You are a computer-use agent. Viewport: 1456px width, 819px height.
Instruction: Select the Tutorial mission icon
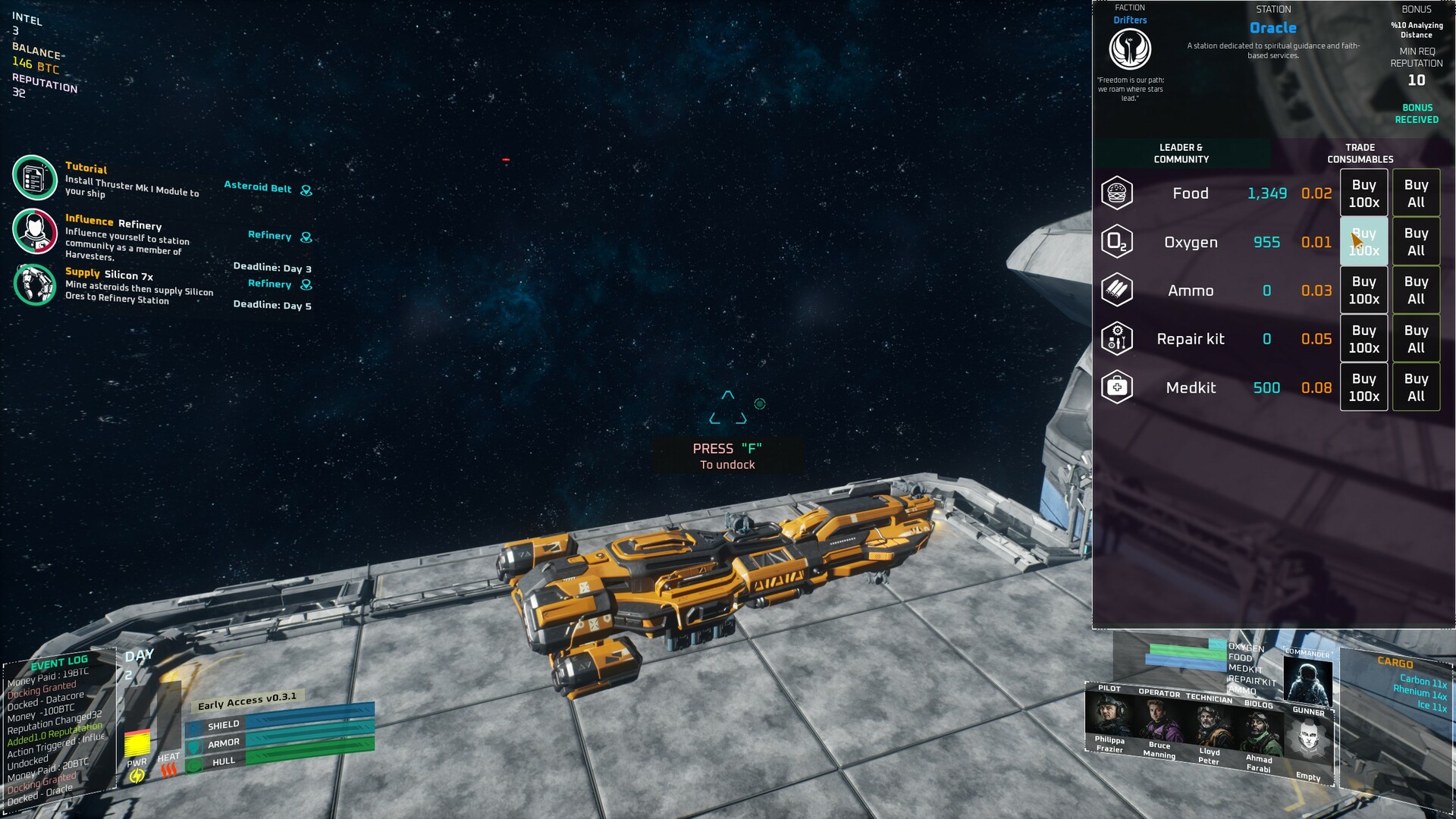34,177
